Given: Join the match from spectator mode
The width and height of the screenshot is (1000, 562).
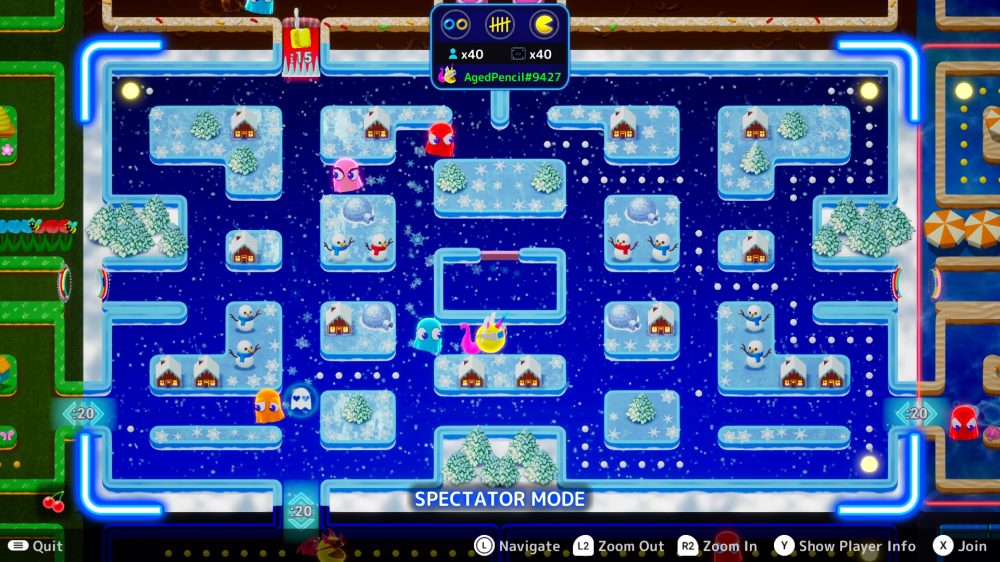Looking at the screenshot, I should pos(960,546).
